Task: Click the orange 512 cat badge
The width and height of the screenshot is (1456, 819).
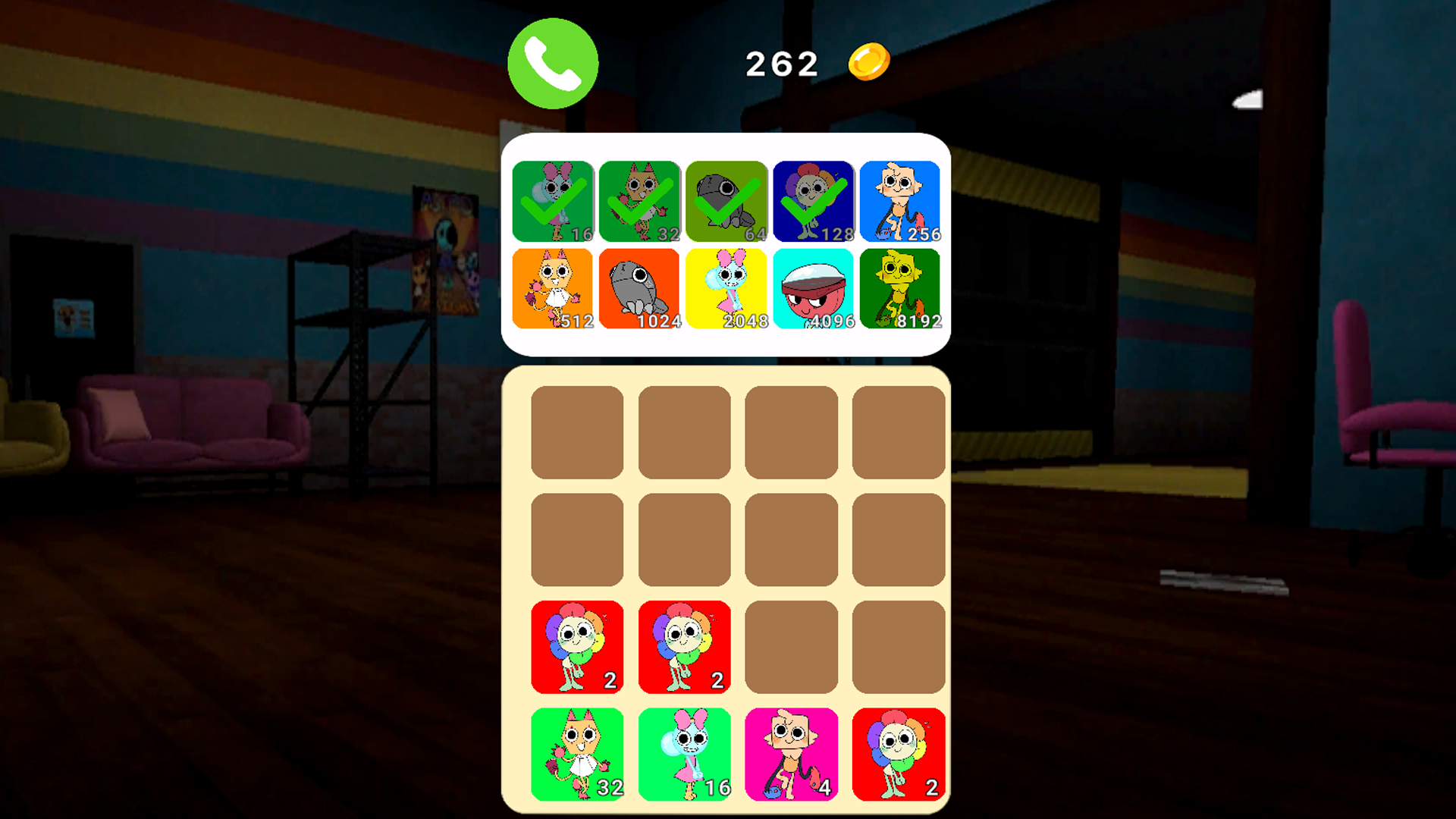Action: click(552, 289)
